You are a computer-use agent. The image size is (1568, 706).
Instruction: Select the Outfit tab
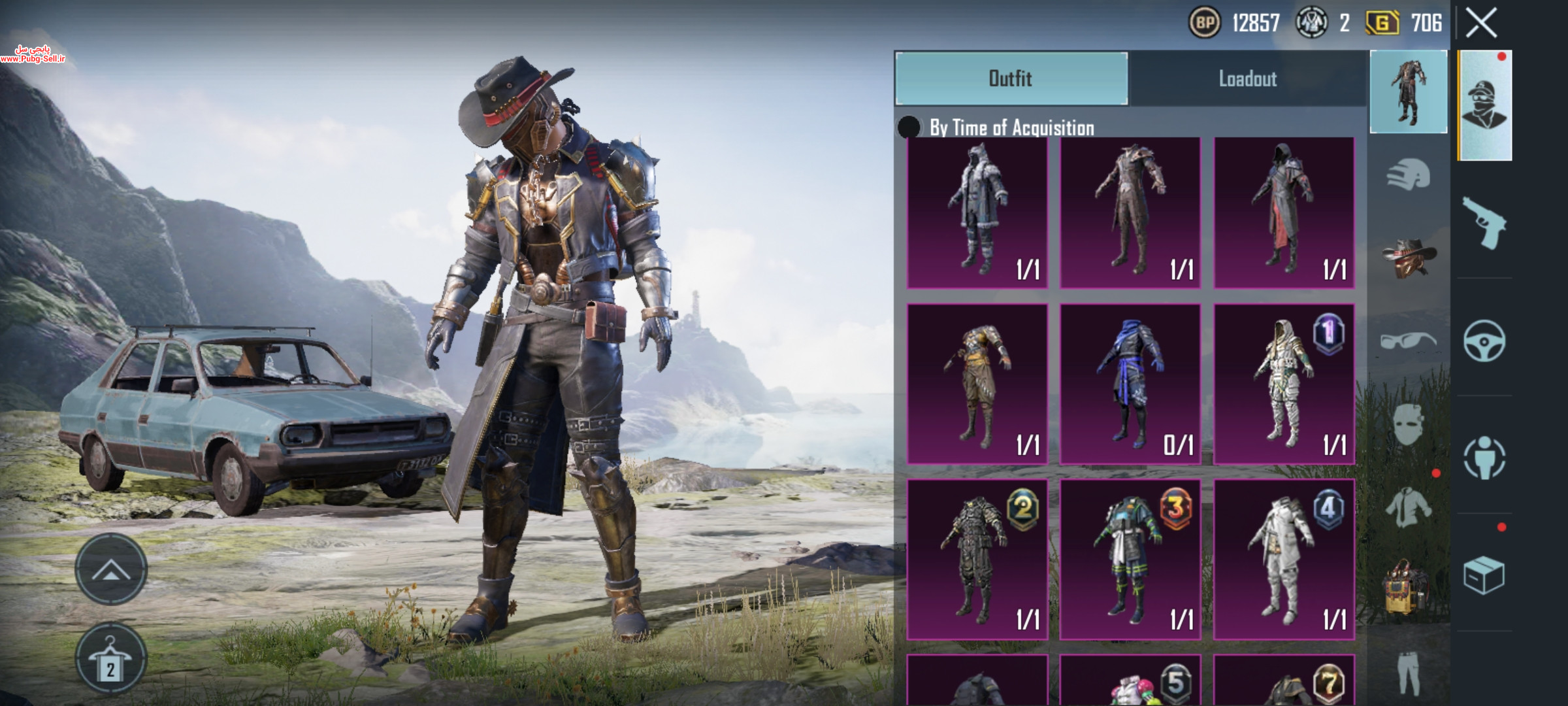click(1011, 78)
